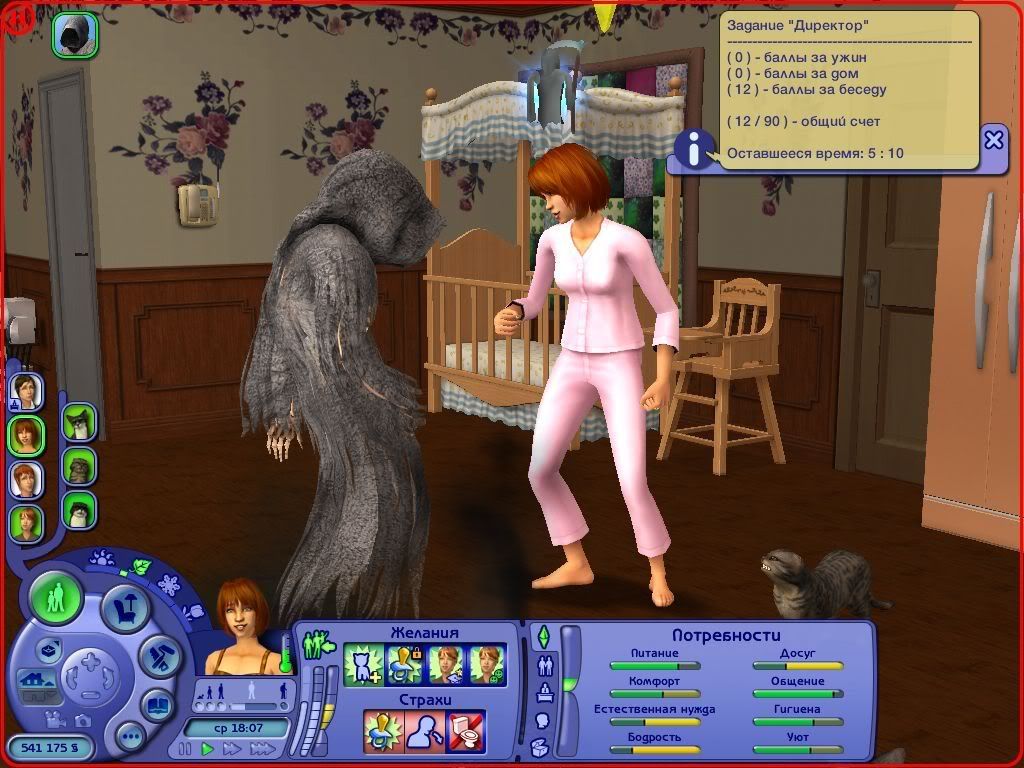Set game to normal play speed

(x=208, y=748)
